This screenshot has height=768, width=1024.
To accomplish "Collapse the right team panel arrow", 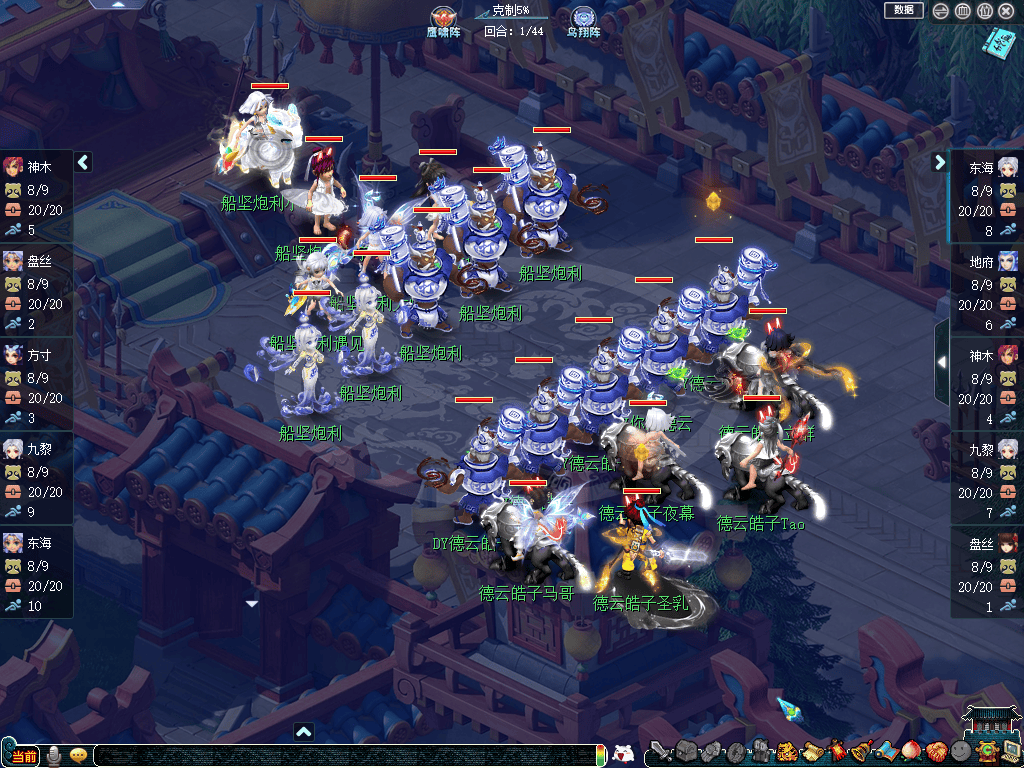I will pyautogui.click(x=940, y=162).
